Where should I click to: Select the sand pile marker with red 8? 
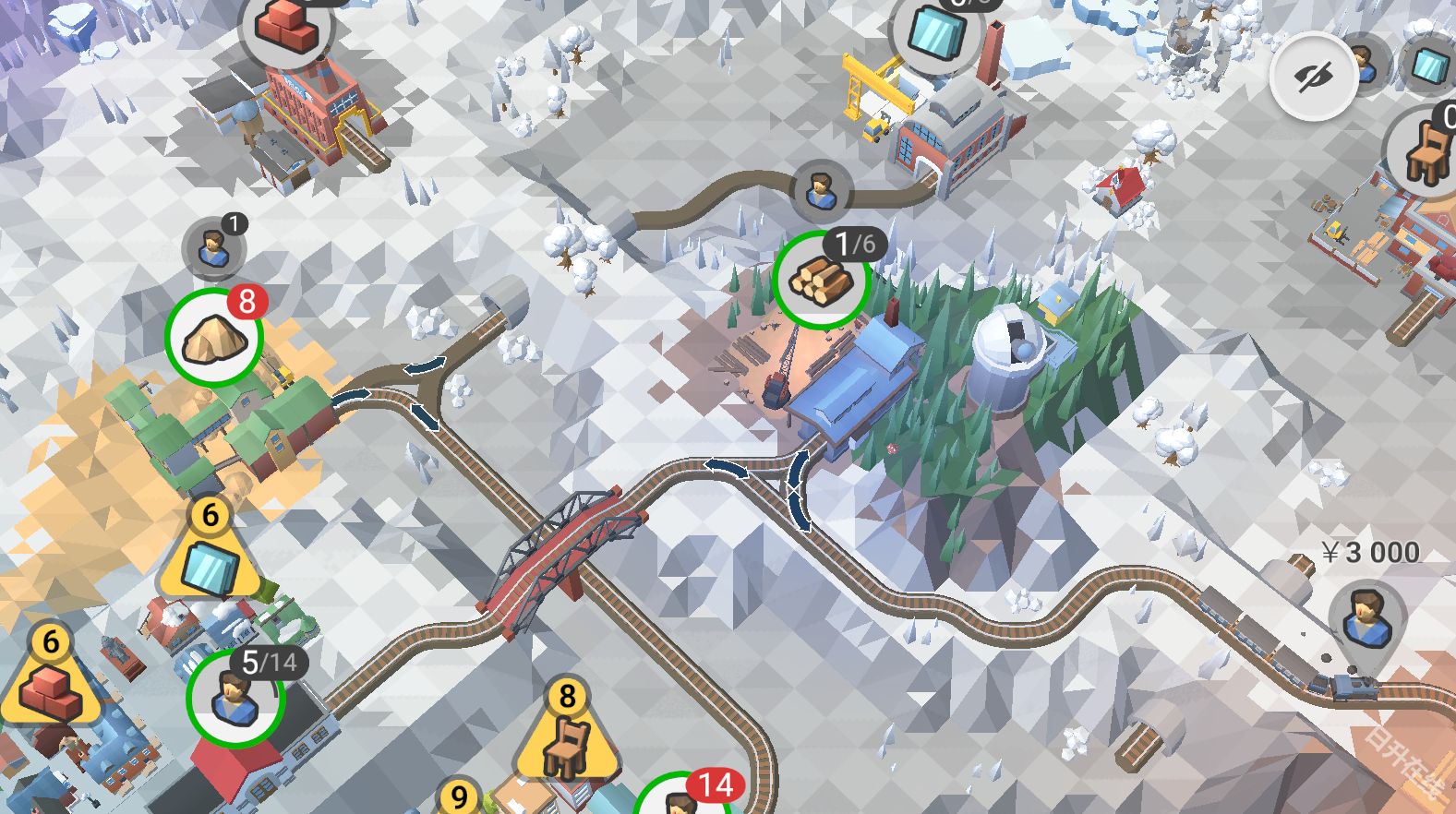pyautogui.click(x=214, y=338)
